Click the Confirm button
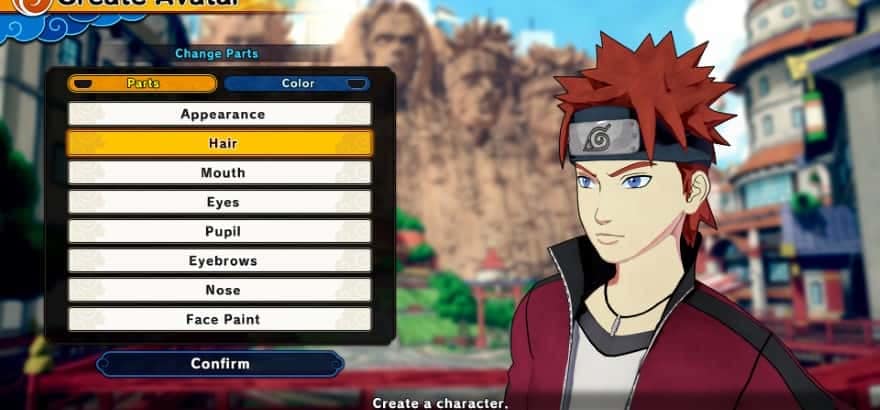The height and width of the screenshot is (410, 880). [x=220, y=364]
